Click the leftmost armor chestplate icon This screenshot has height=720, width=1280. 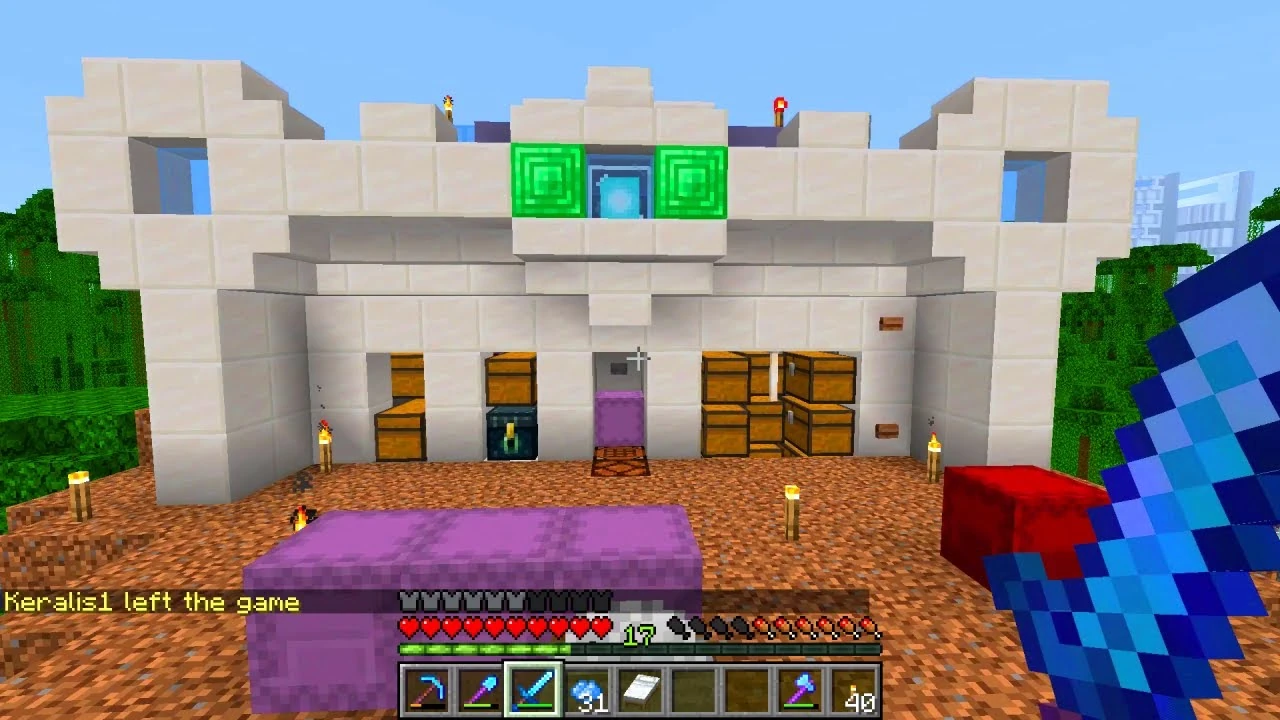(x=410, y=601)
